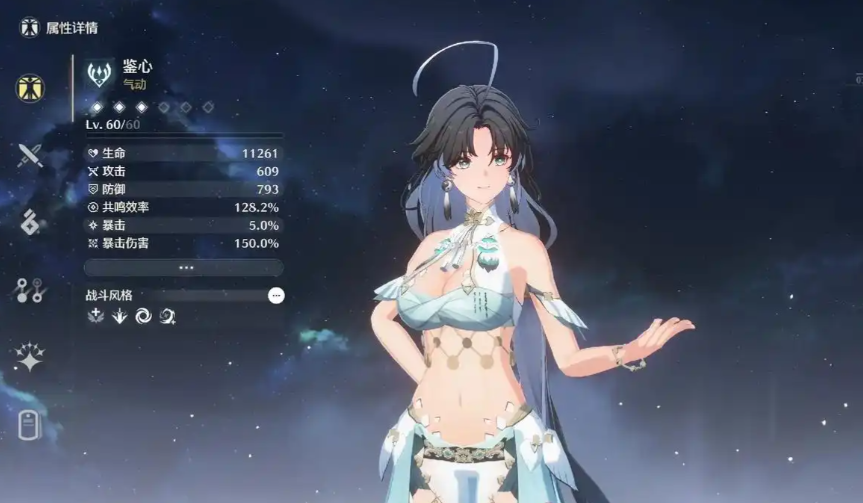Open combat style details with the round ellipsis button
The height and width of the screenshot is (503, 863).
coord(276,295)
